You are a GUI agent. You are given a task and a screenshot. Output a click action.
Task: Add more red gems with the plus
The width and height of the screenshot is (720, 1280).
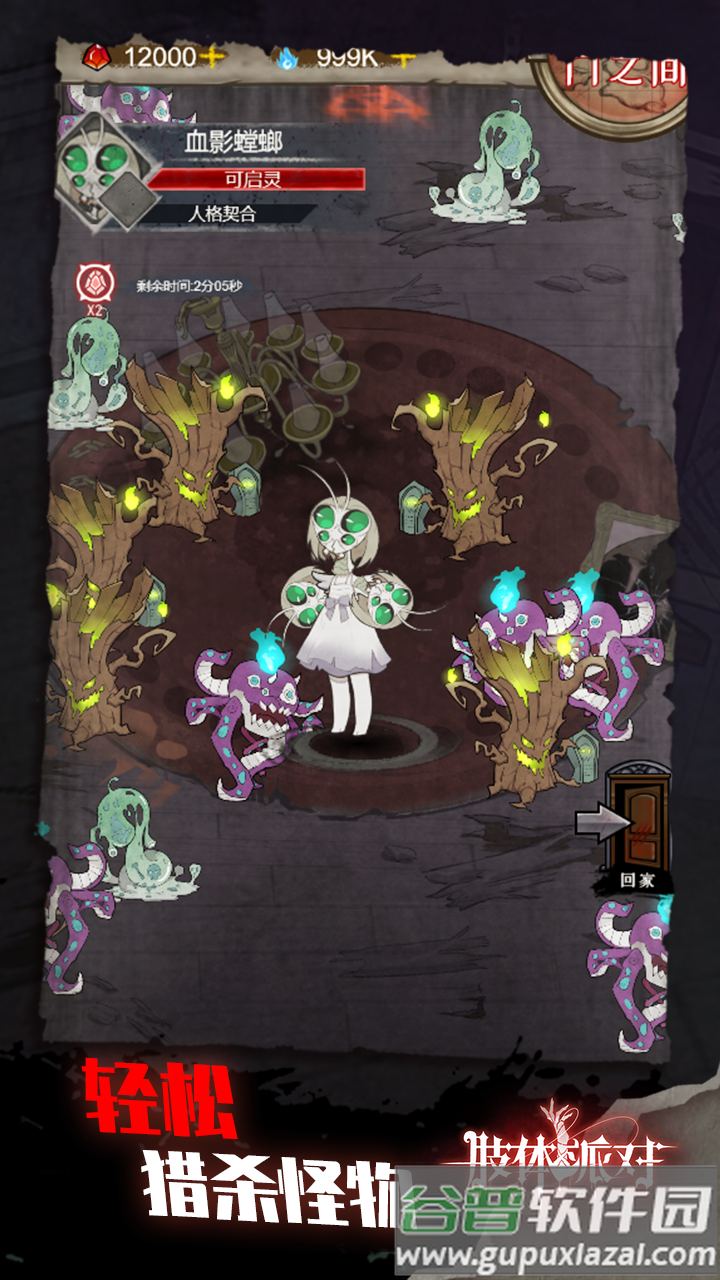(212, 57)
